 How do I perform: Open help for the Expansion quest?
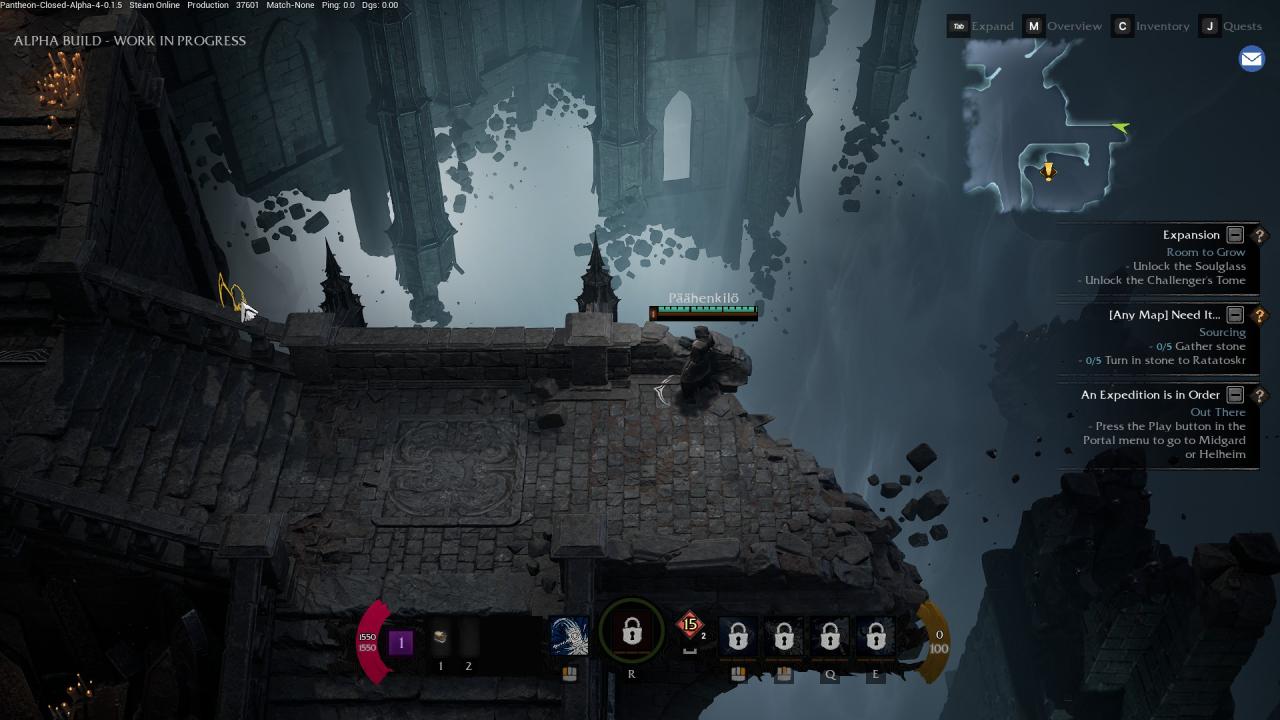[x=1259, y=235]
